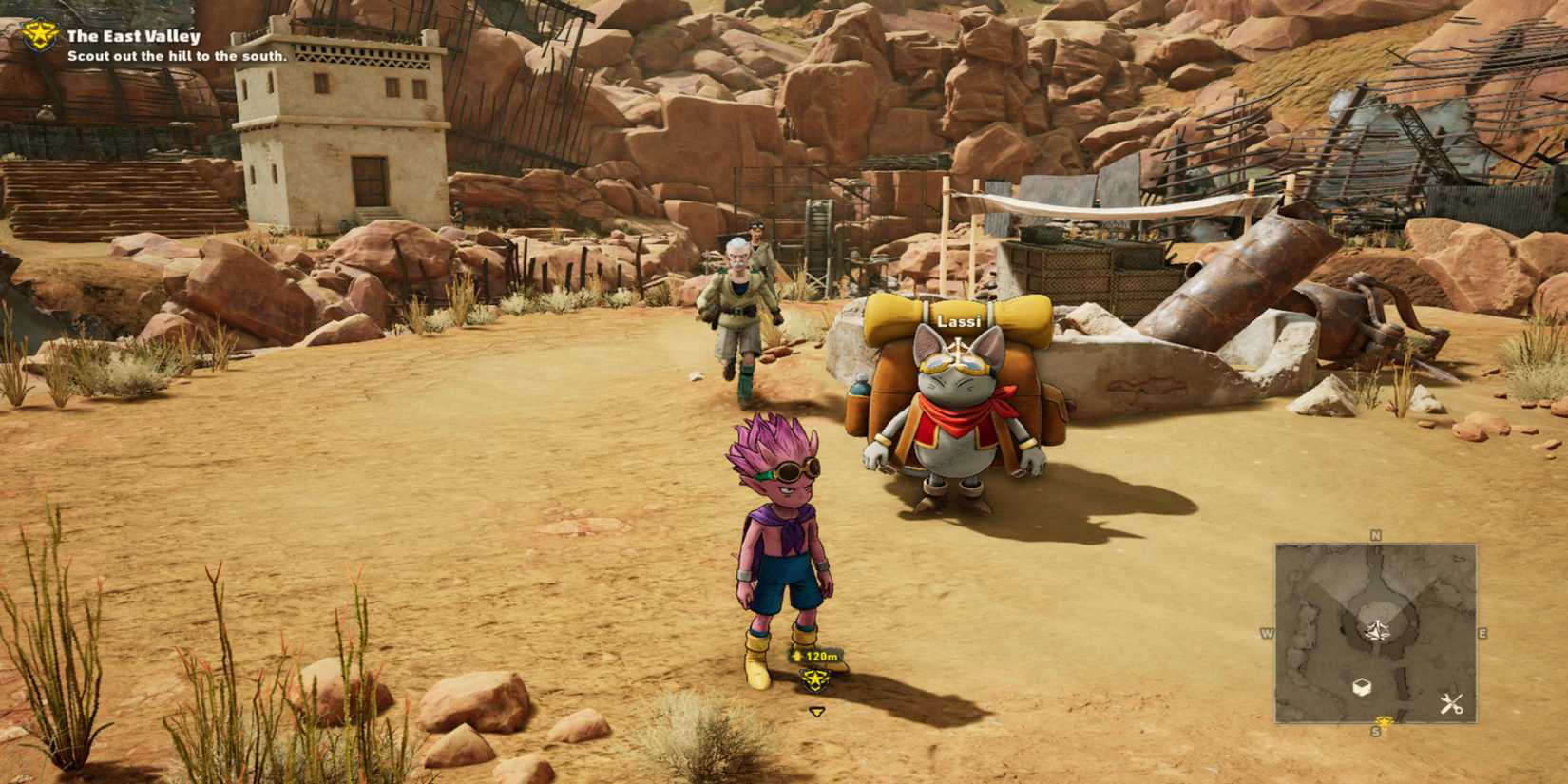Image resolution: width=1568 pixels, height=784 pixels.
Task: Click the S compass marker below the minimap
Action: [x=1376, y=731]
